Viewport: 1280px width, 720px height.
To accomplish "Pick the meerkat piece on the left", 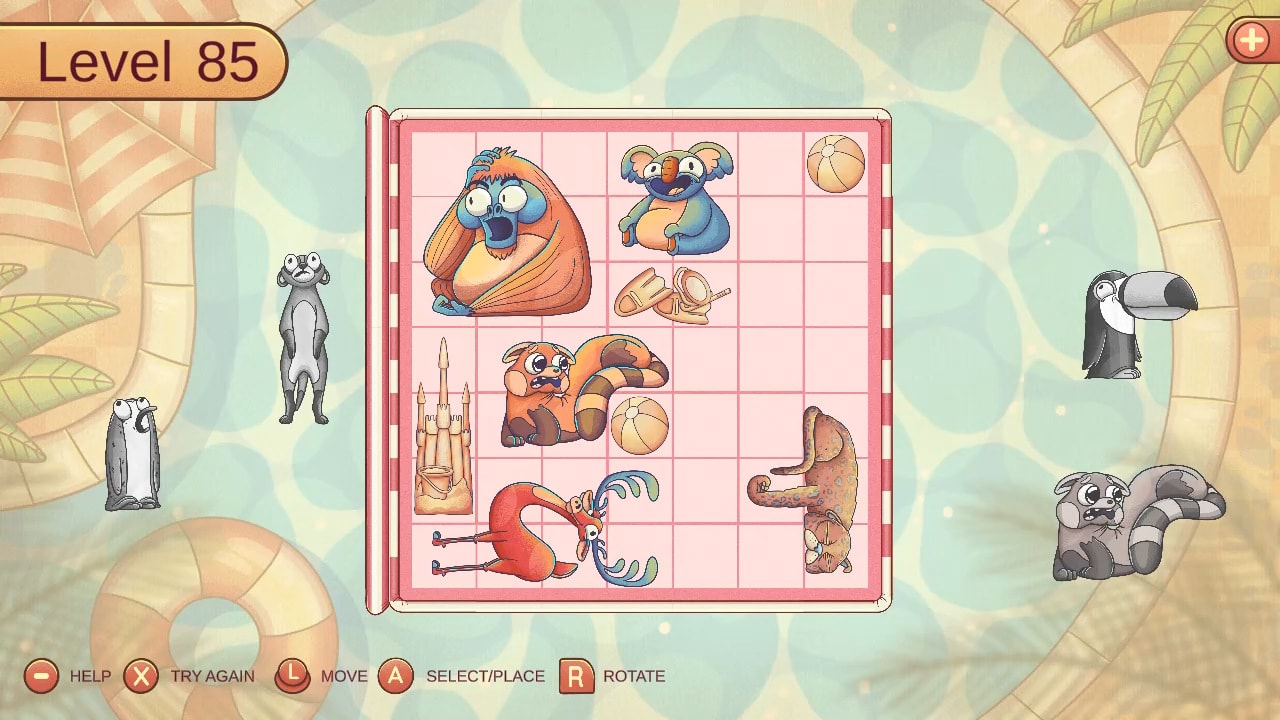I will [303, 330].
